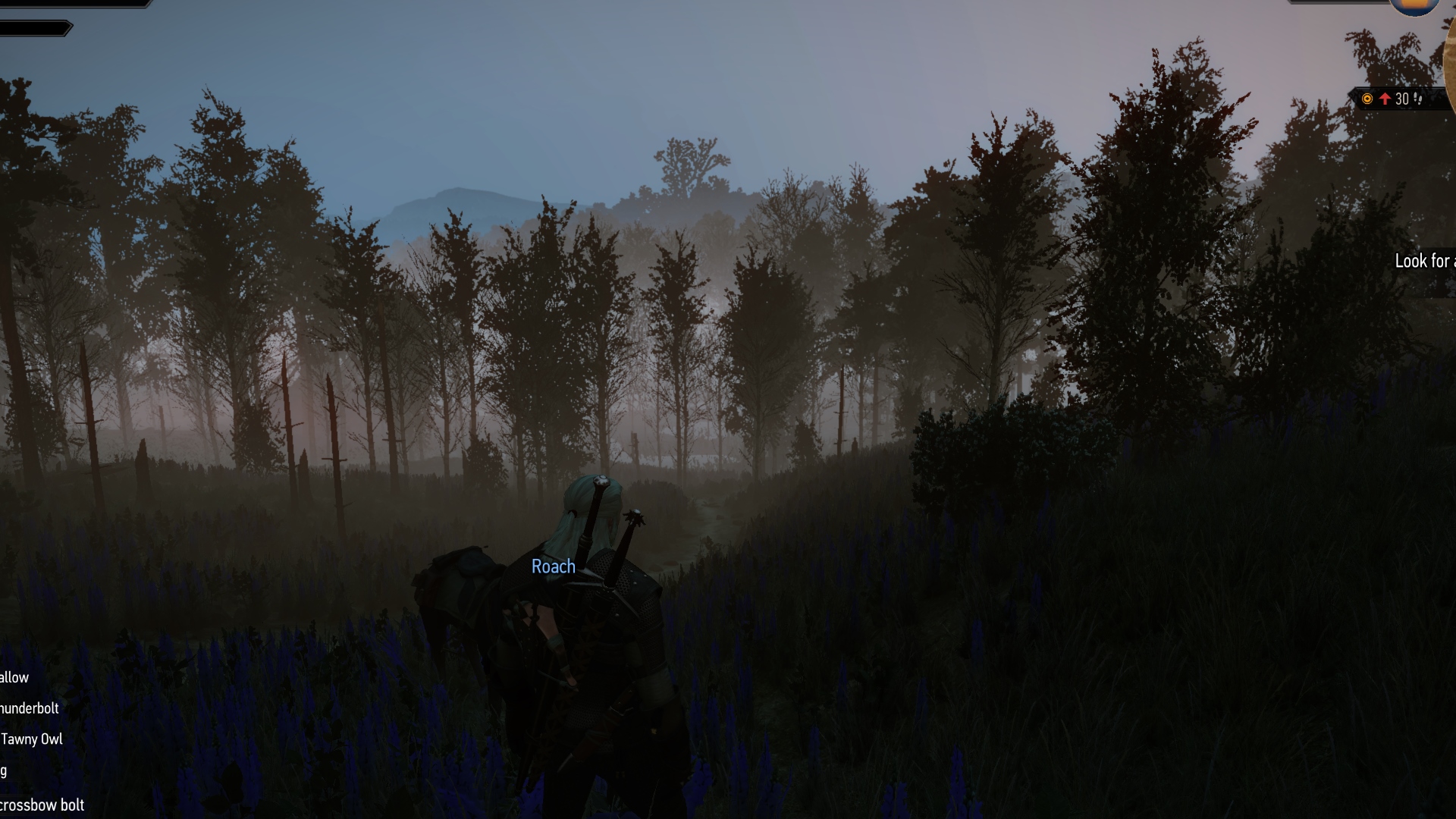Select the Swallow potion entry
Viewport: 1456px width, 819px height.
tap(14, 678)
